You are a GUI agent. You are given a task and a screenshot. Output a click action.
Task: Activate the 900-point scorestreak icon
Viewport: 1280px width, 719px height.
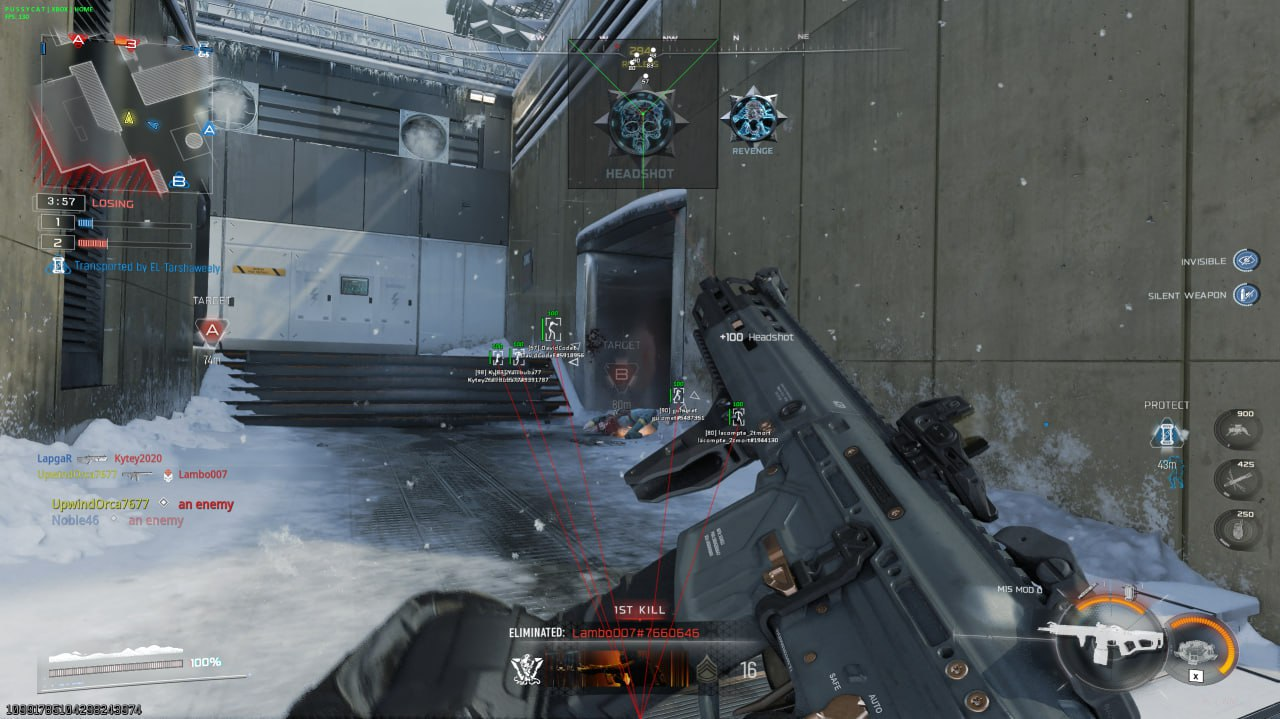[x=1236, y=429]
